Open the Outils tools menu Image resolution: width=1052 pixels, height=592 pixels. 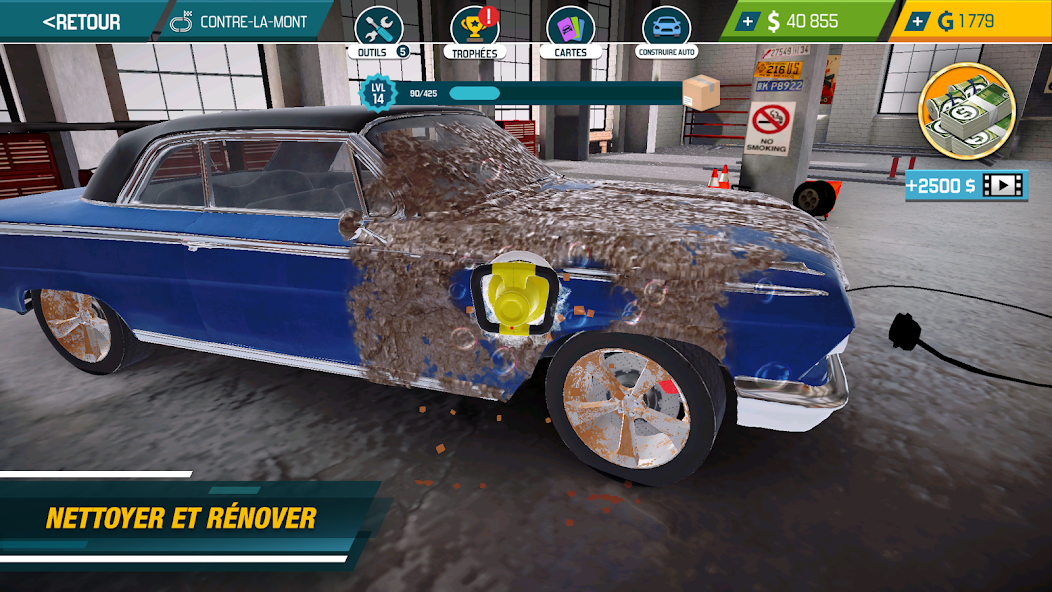coord(379,31)
